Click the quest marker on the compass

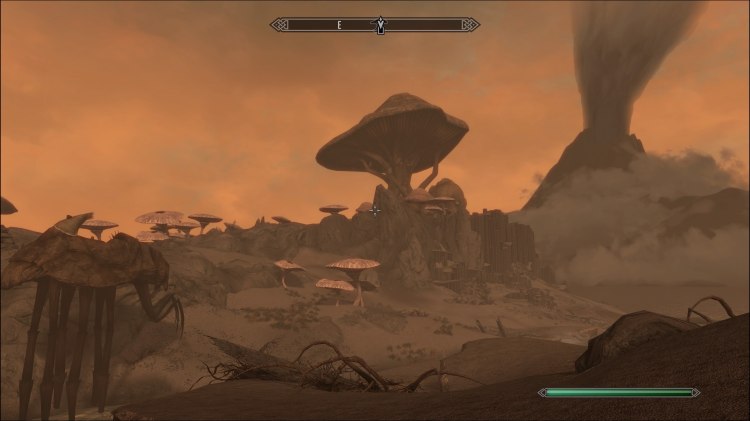(379, 23)
